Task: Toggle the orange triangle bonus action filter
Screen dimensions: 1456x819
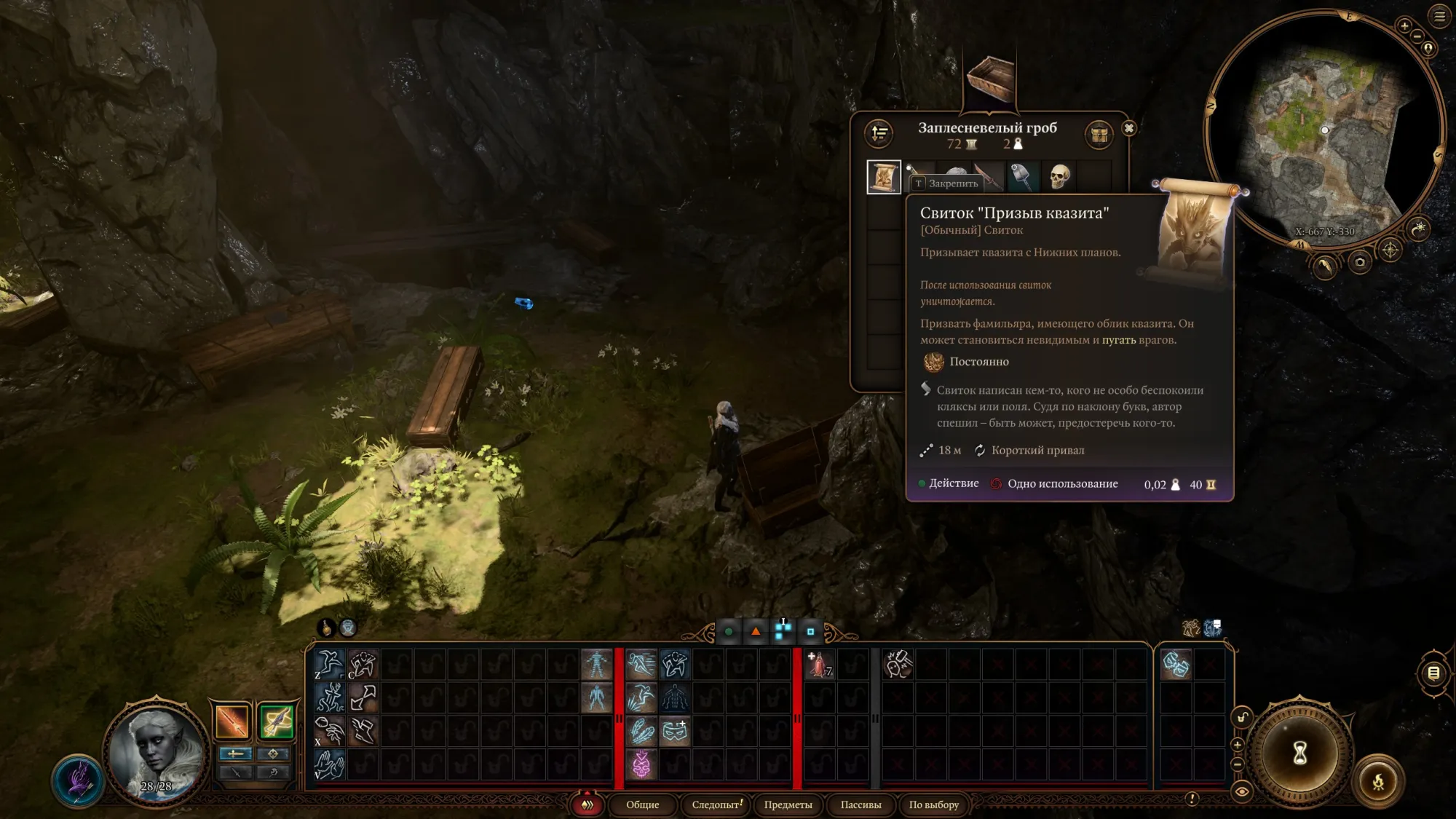Action: (756, 631)
